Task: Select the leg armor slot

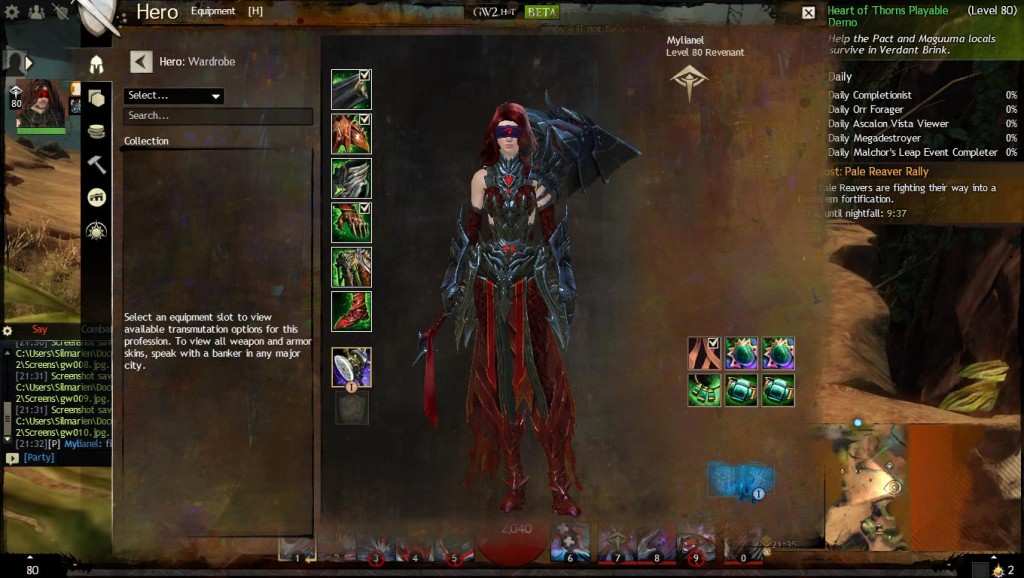Action: 351,267
